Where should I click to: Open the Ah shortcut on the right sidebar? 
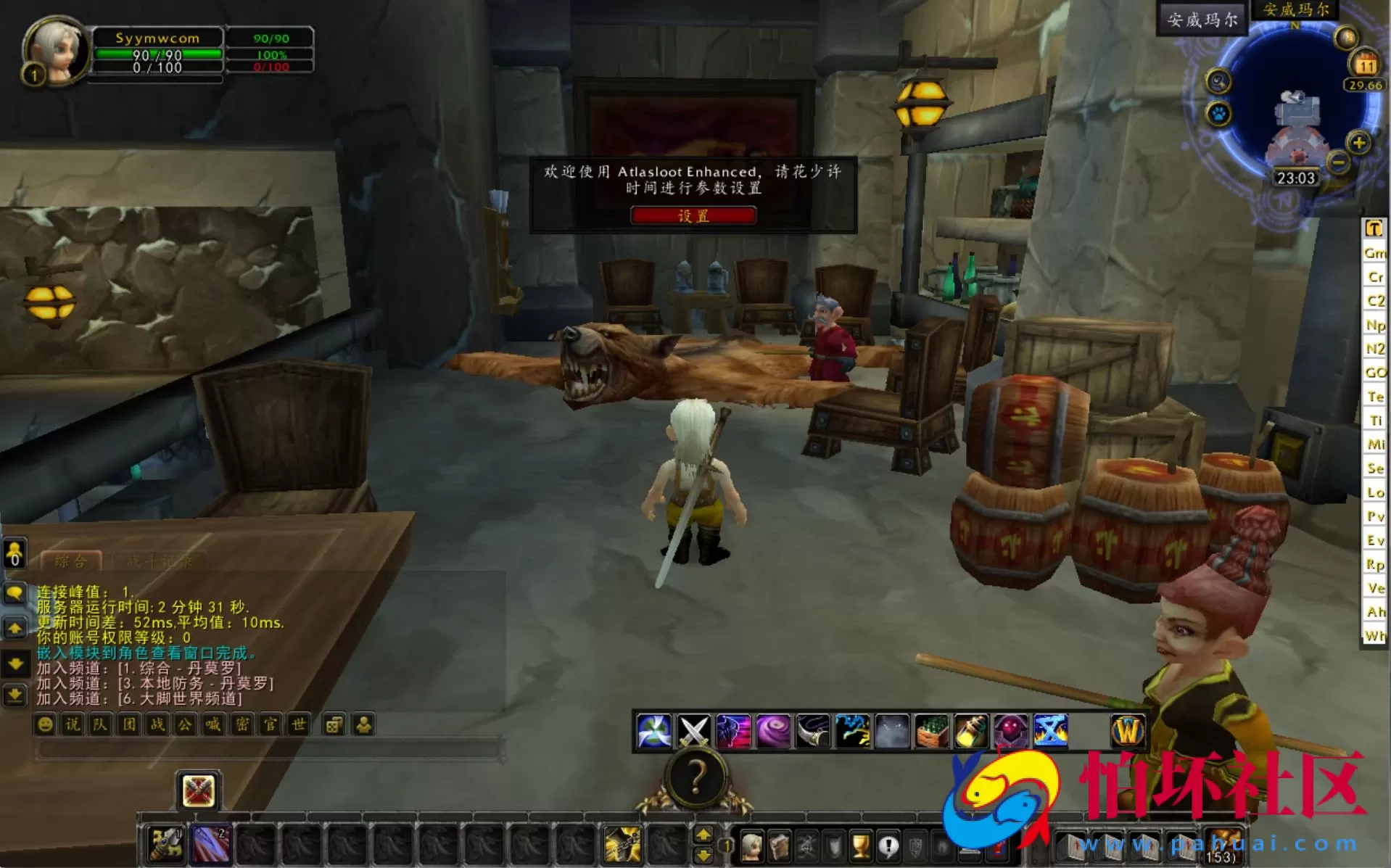click(1376, 611)
